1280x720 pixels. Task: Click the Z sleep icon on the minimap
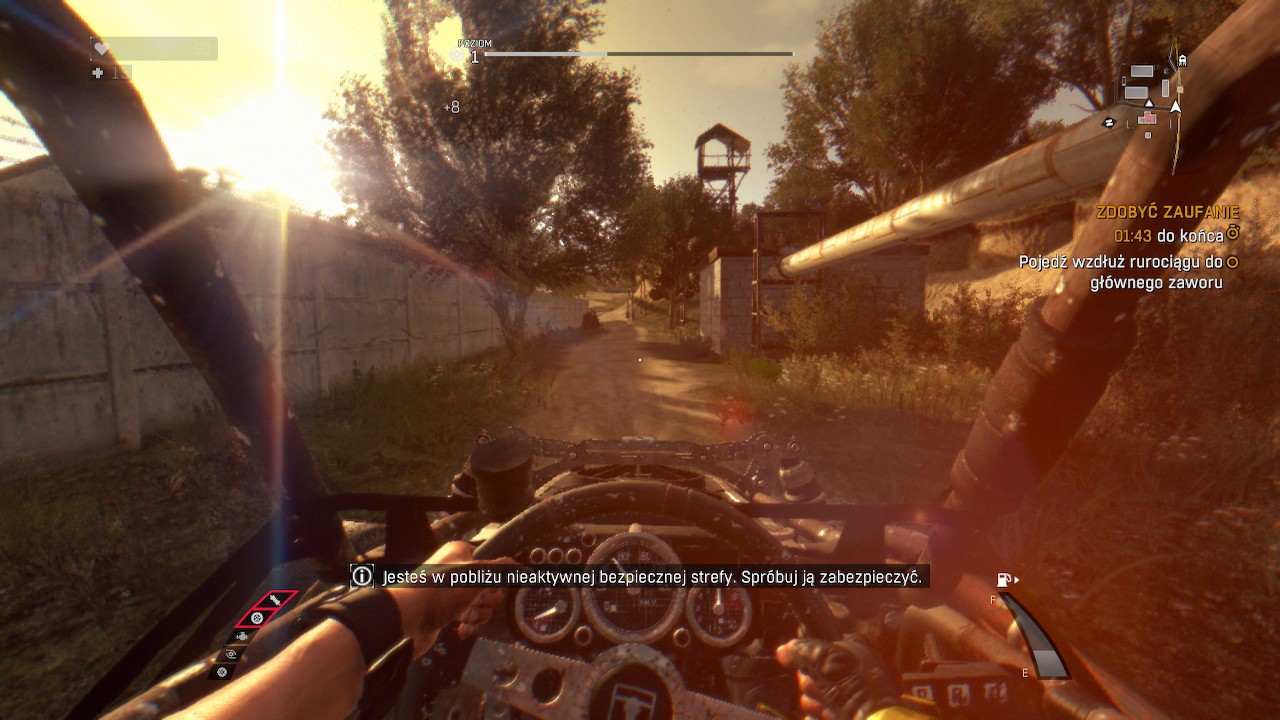click(x=1110, y=122)
